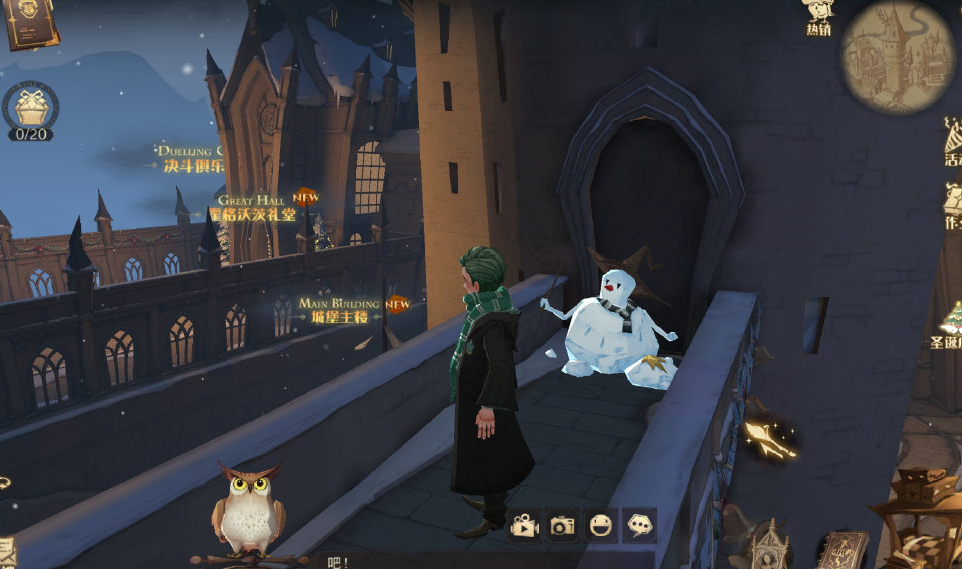
Task: Tap the owl mail icon
Action: tap(247, 508)
